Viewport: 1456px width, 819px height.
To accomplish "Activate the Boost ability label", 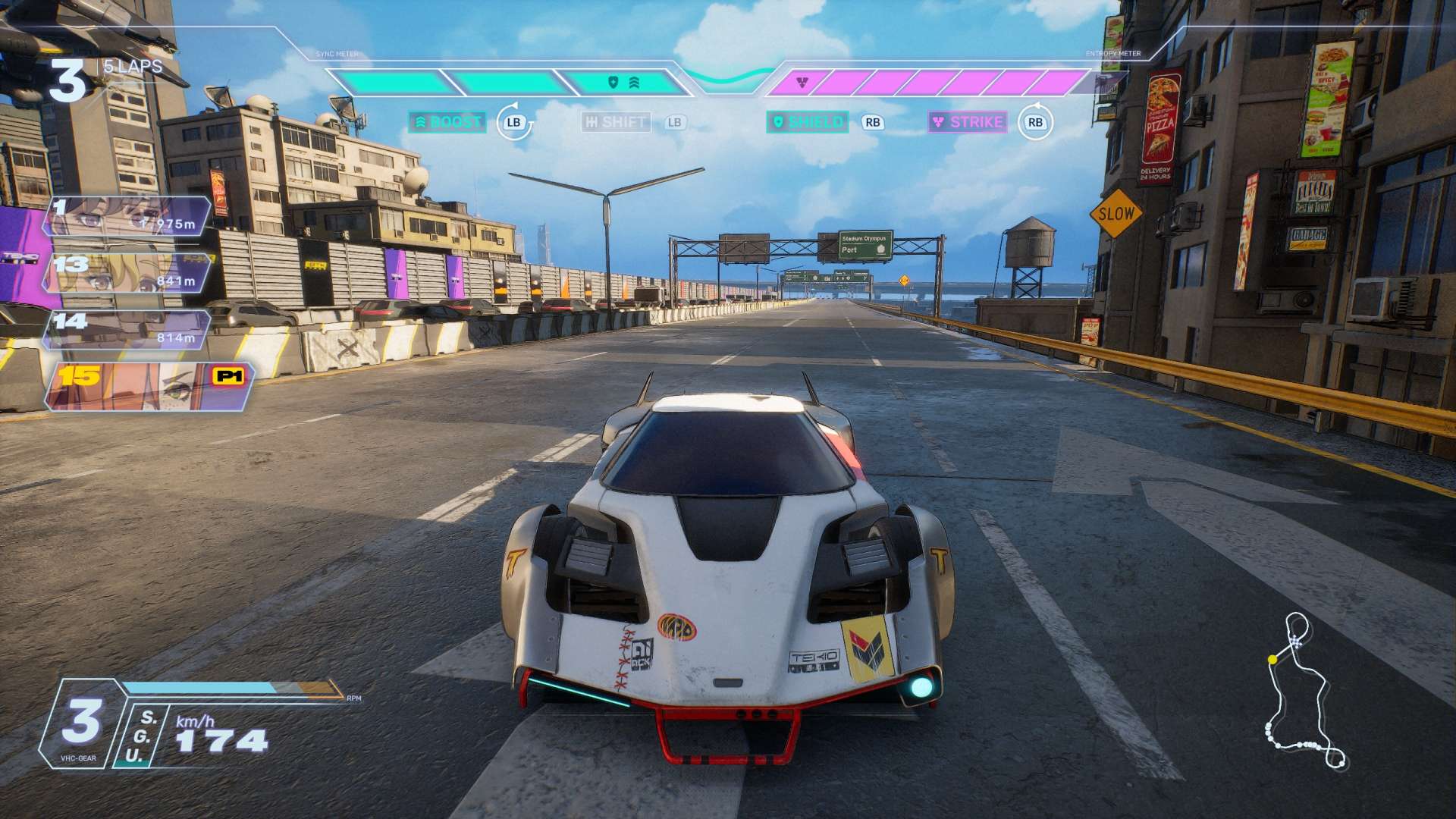I will [x=447, y=122].
